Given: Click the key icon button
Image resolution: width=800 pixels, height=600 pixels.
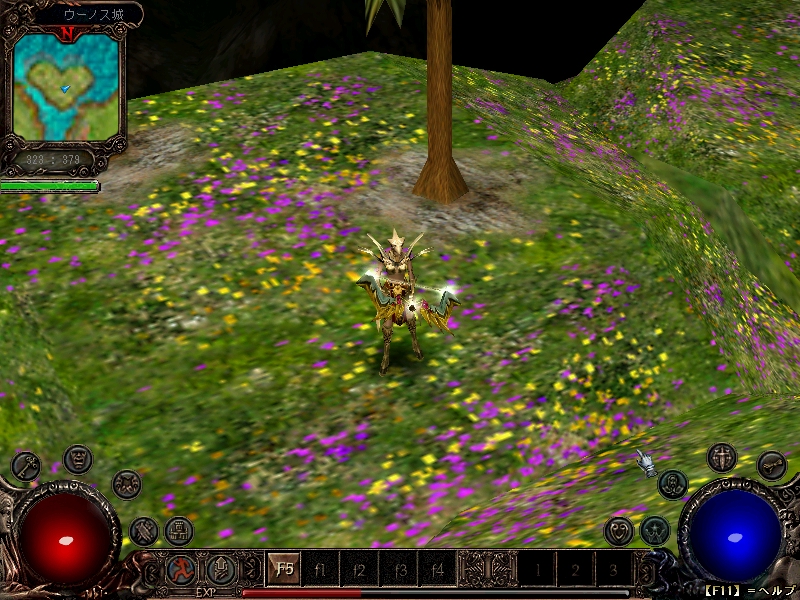Looking at the screenshot, I should pyautogui.click(x=24, y=464).
